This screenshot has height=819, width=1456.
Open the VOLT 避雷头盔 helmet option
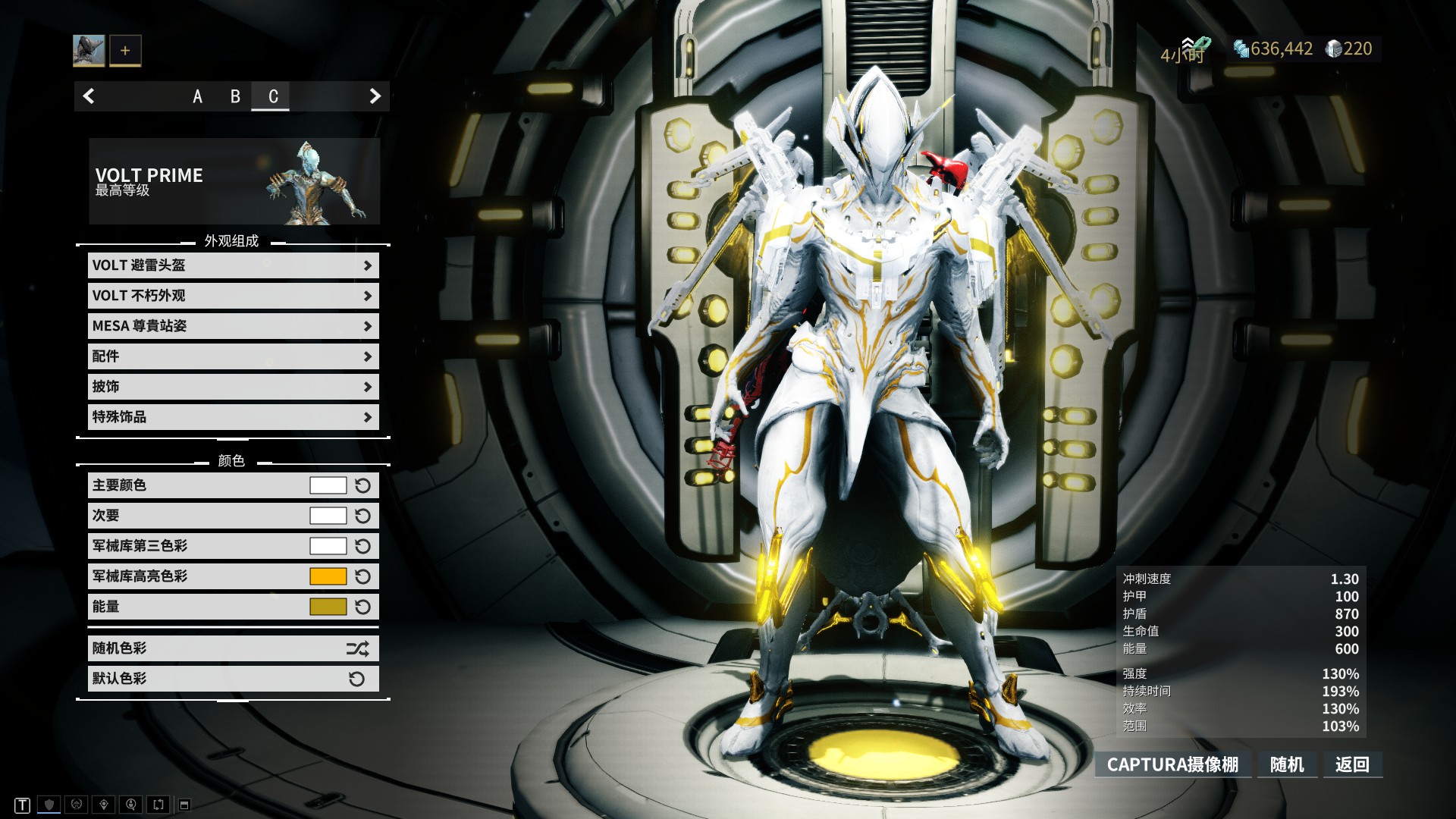coord(233,265)
